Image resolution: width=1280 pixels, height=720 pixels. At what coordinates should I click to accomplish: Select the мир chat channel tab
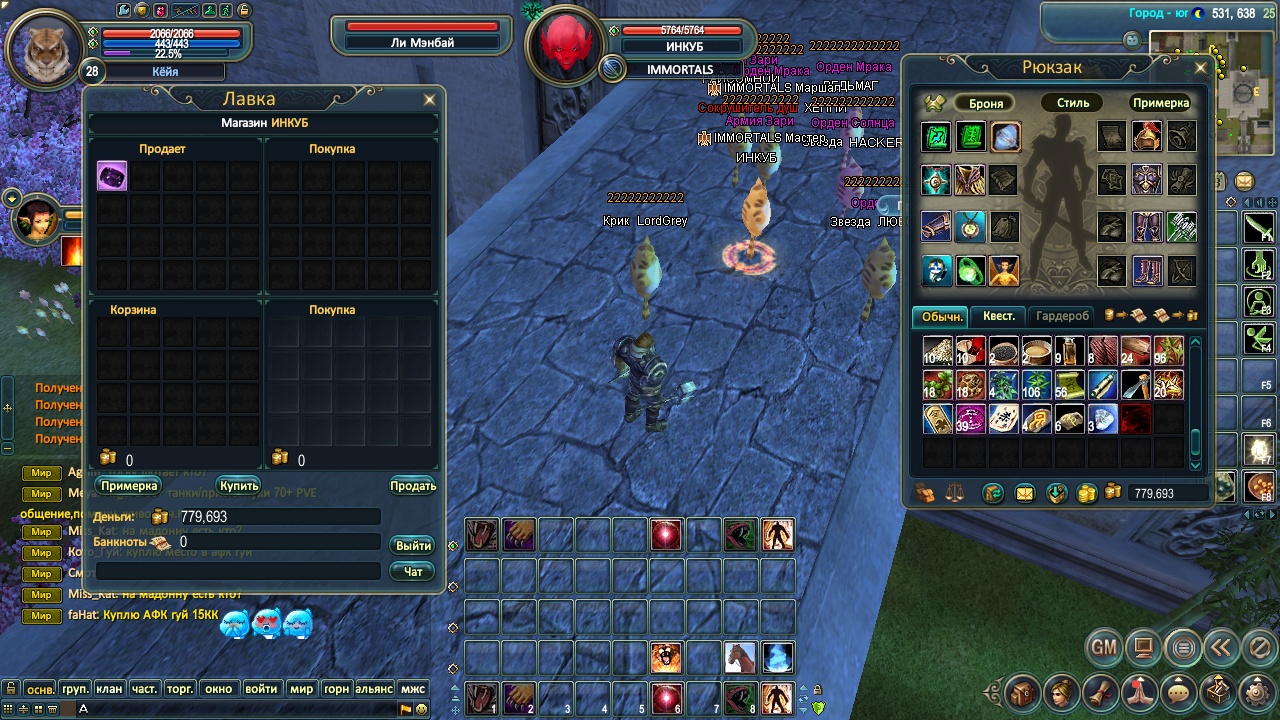[301, 689]
